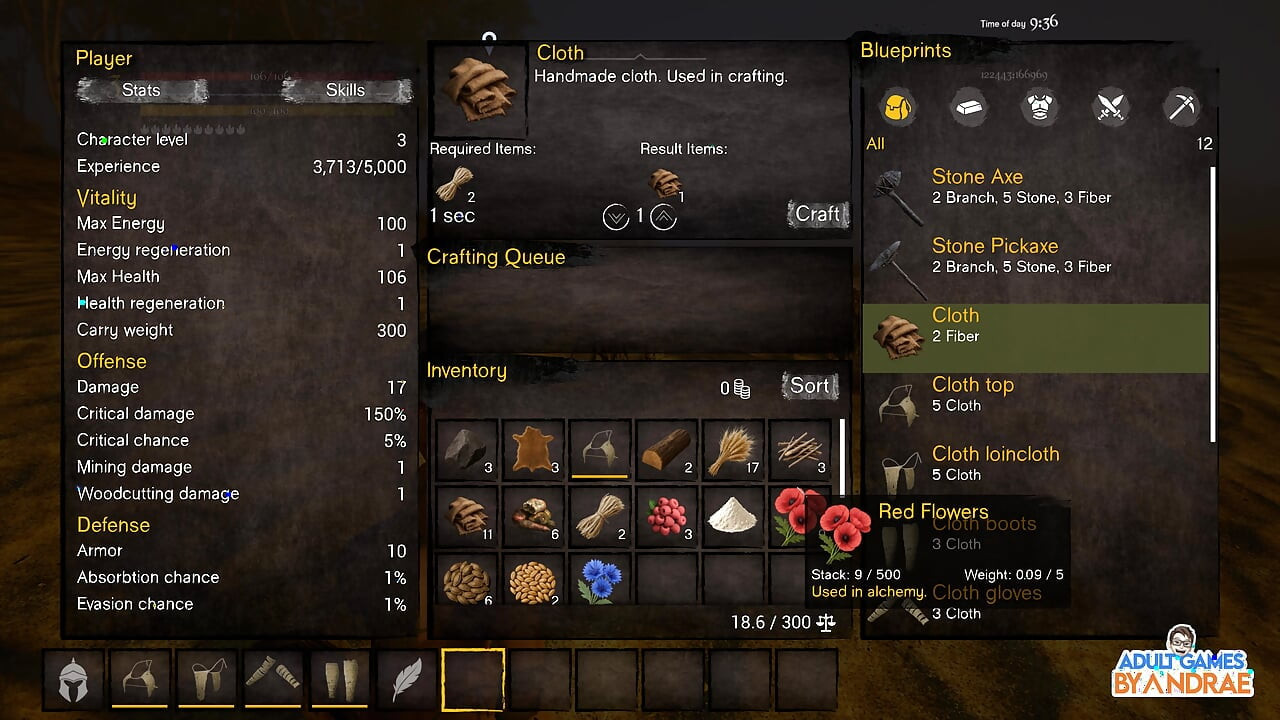
Task: Sort the inventory items
Action: [x=809, y=386]
